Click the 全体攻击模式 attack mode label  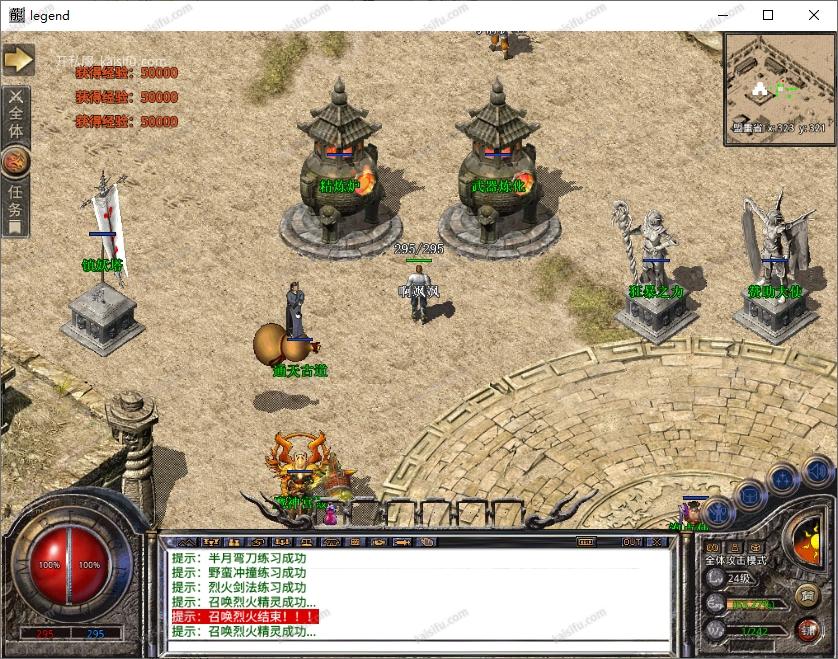tap(735, 561)
